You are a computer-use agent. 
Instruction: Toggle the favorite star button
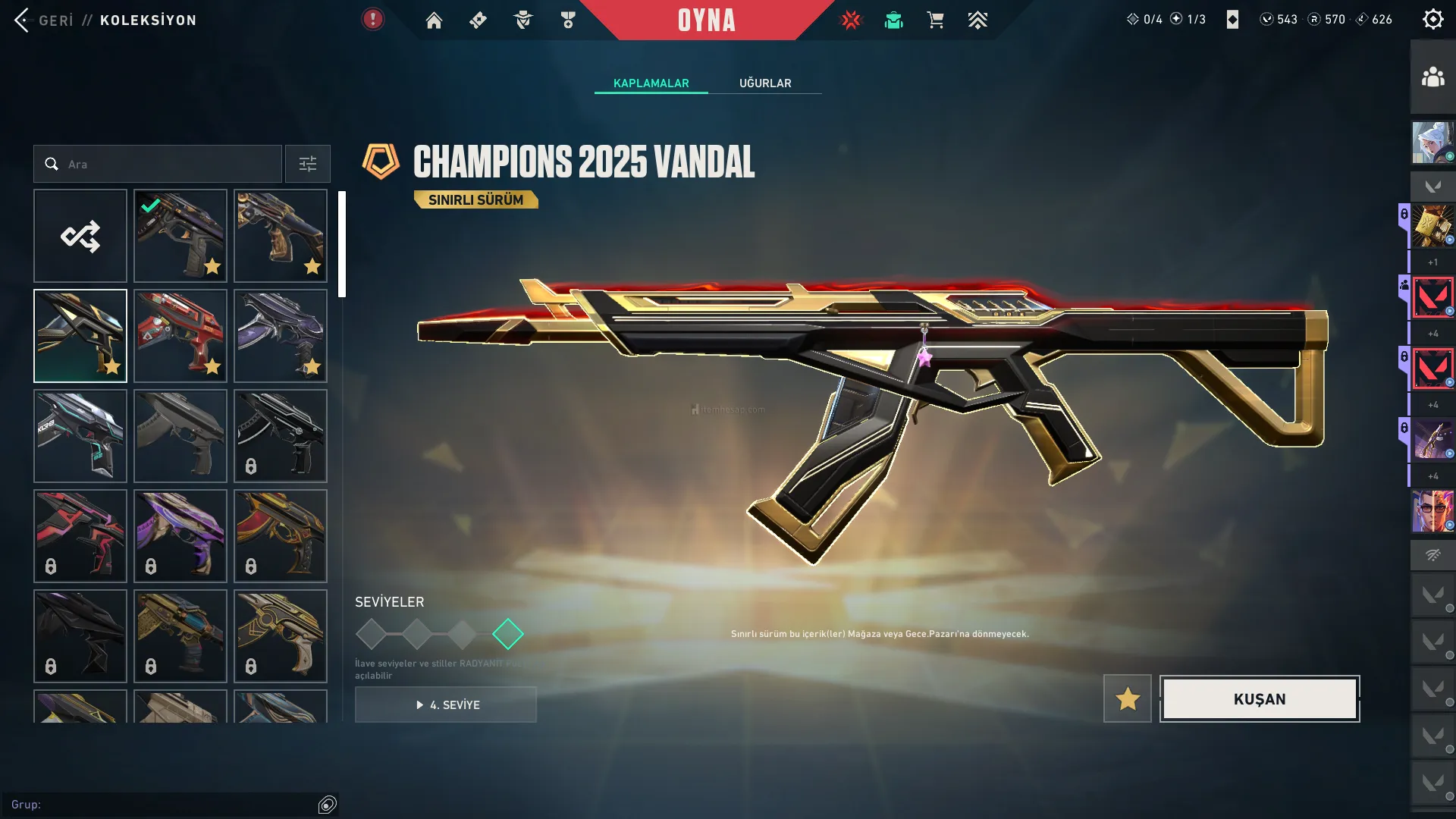1128,699
